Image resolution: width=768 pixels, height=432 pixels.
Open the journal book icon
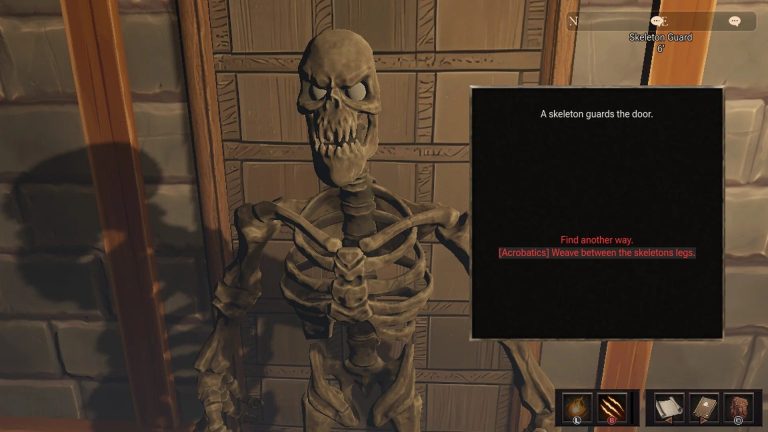(x=703, y=408)
